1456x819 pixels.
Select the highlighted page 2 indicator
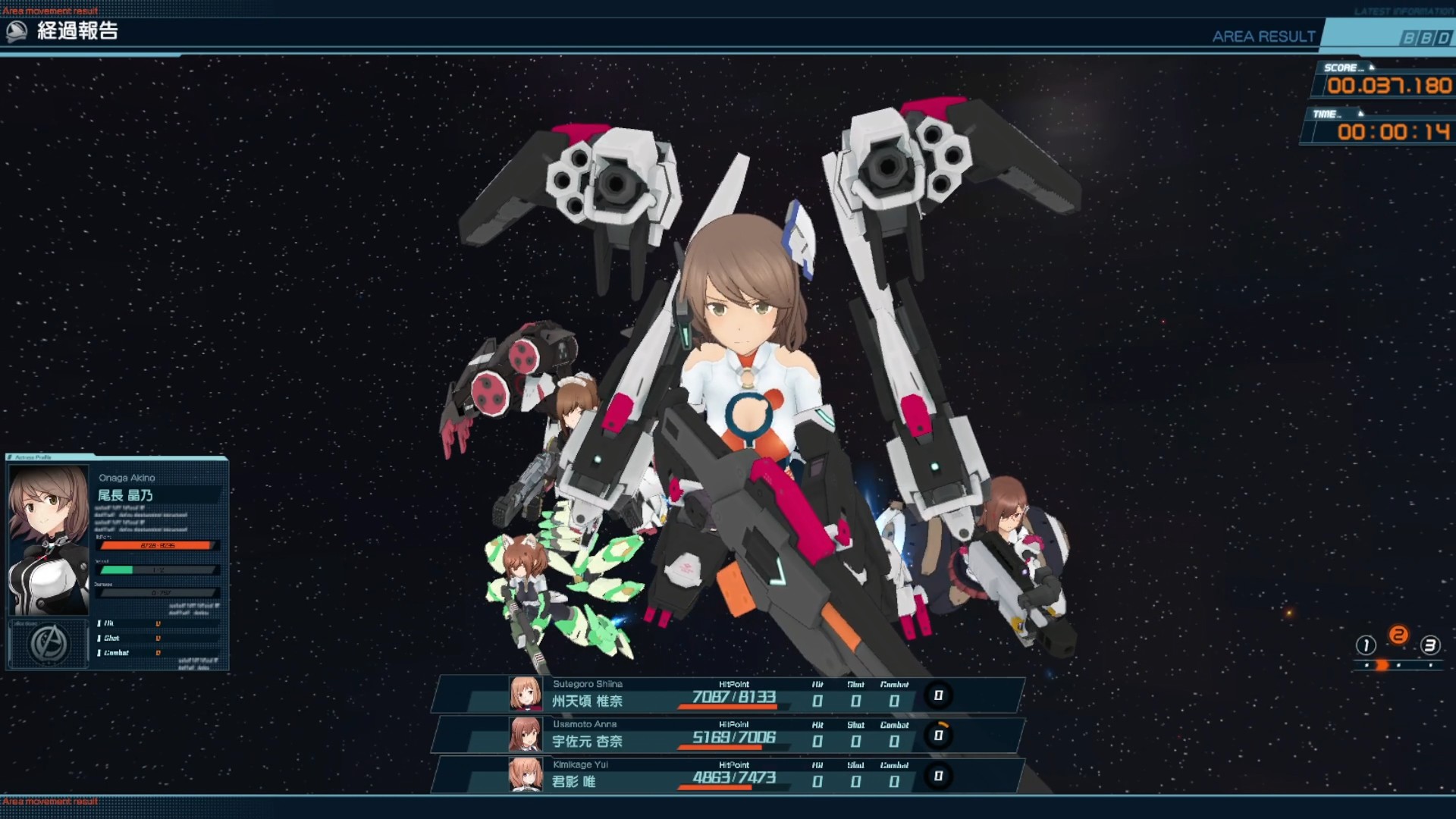[x=1398, y=635]
